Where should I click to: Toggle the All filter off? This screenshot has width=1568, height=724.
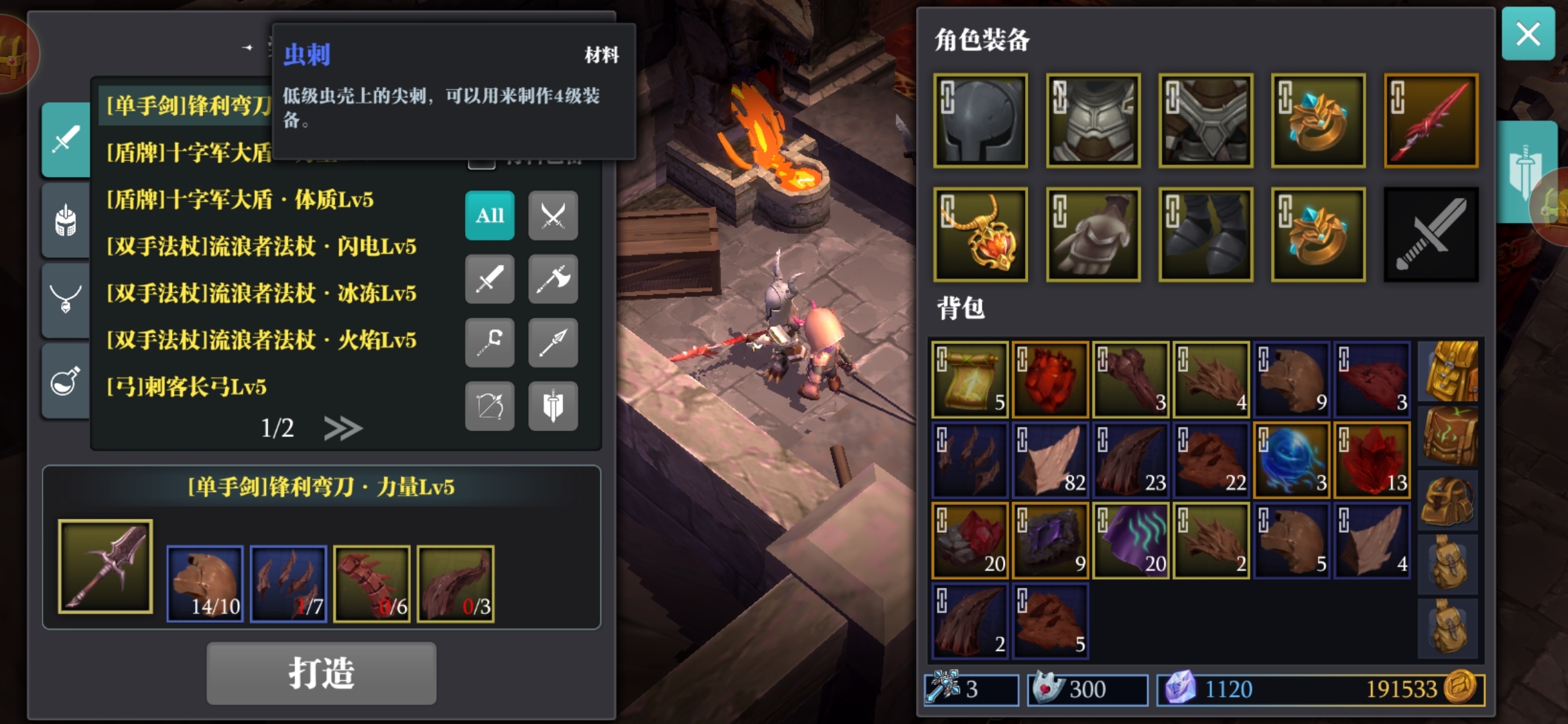[489, 216]
